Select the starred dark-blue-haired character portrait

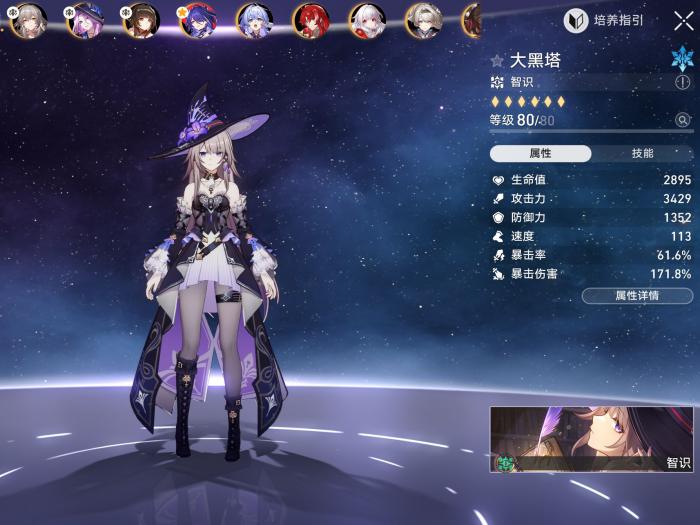pyautogui.click(x=197, y=20)
